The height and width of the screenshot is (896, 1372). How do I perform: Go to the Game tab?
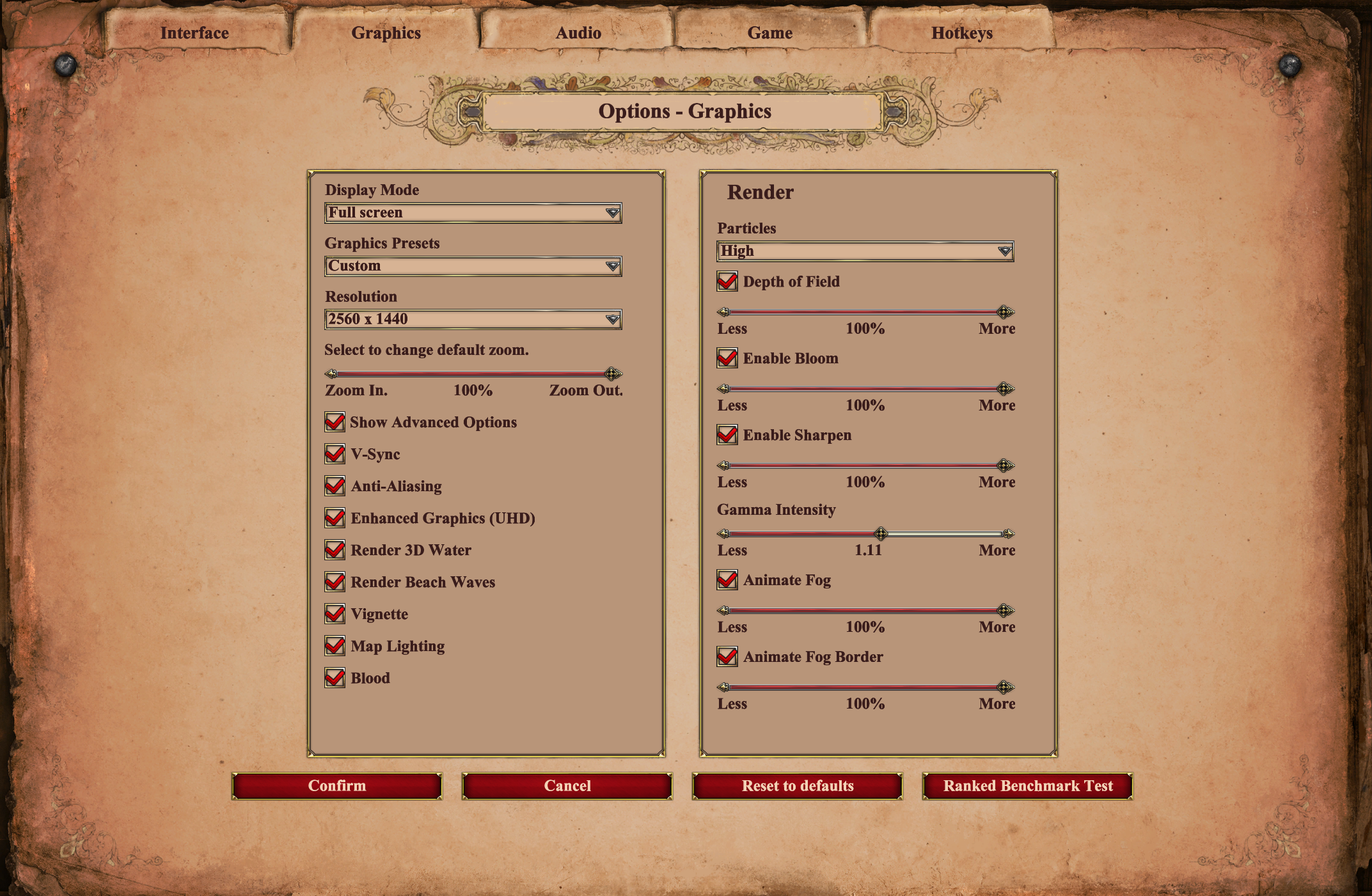pos(769,33)
